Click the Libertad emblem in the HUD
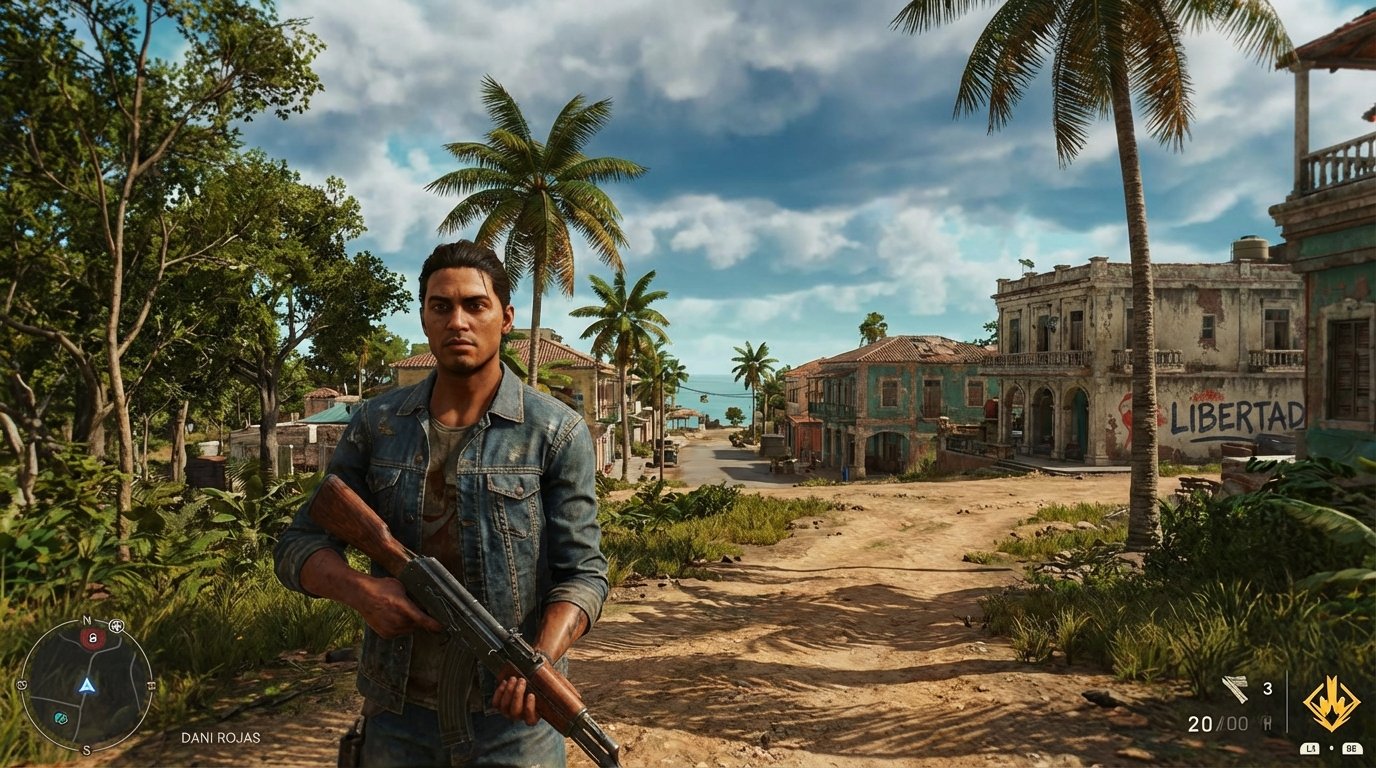The width and height of the screenshot is (1376, 768). [x=1332, y=704]
